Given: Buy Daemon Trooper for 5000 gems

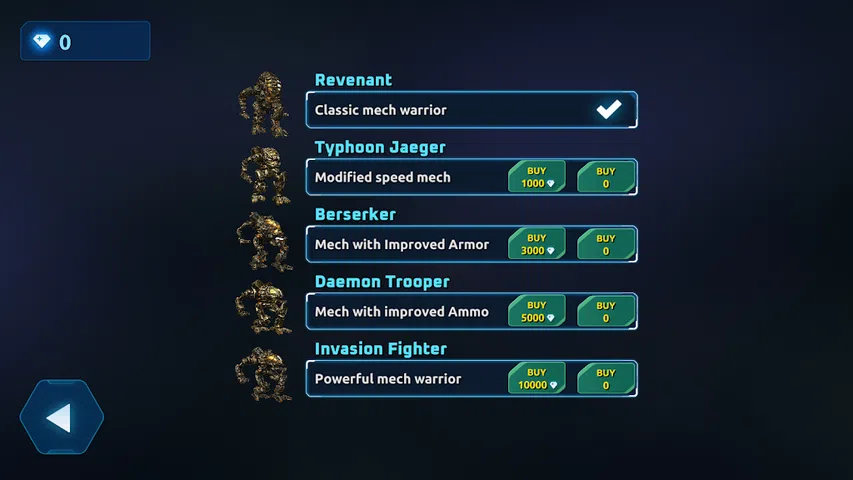Looking at the screenshot, I should tap(537, 311).
